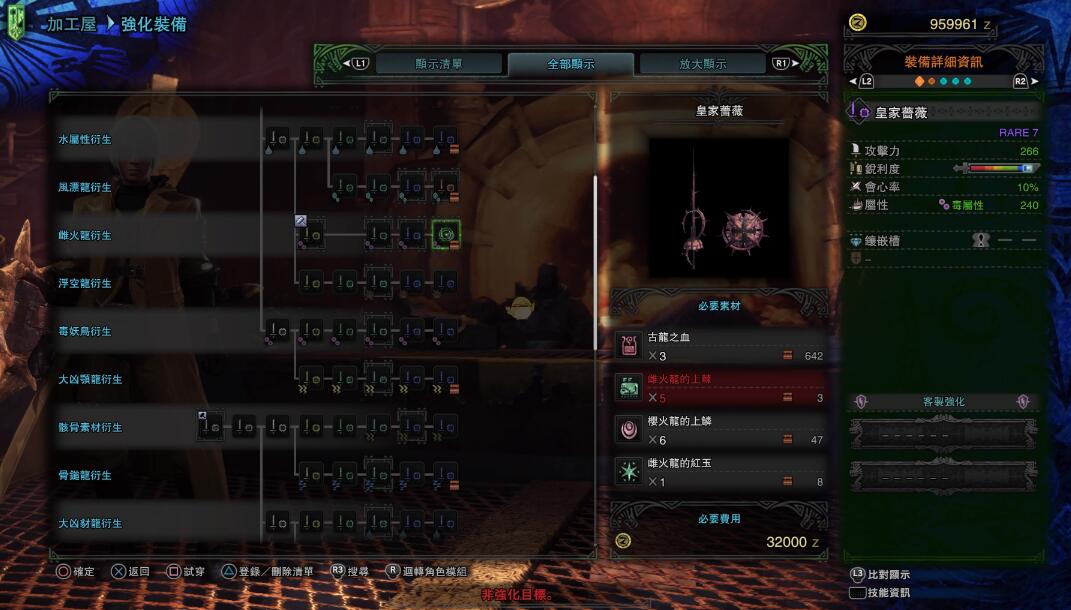Select the 全部顯示 tab
This screenshot has height=610, width=1071.
pyautogui.click(x=570, y=64)
